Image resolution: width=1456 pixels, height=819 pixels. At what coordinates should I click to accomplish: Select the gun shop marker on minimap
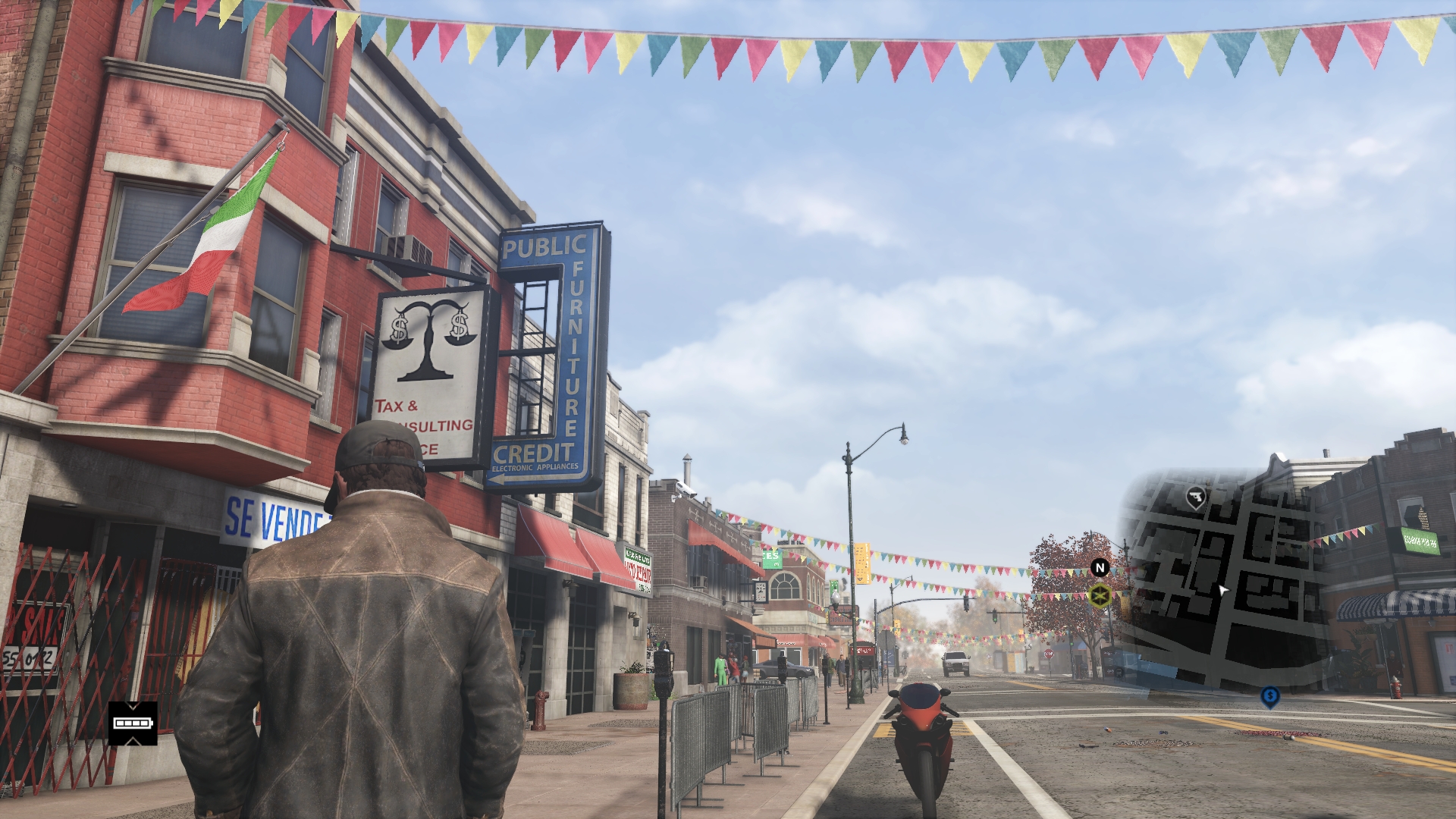[1196, 497]
